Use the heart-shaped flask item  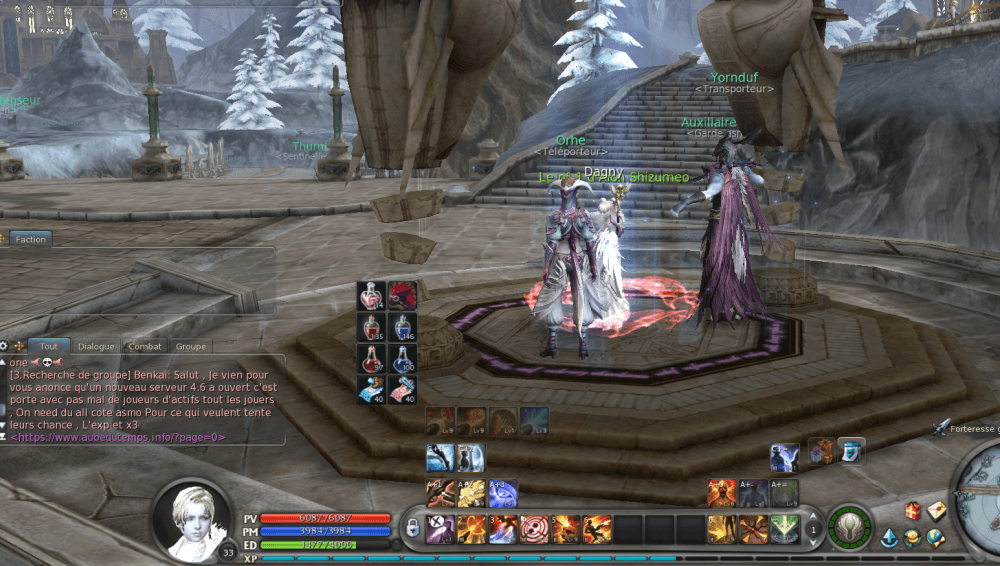click(371, 295)
